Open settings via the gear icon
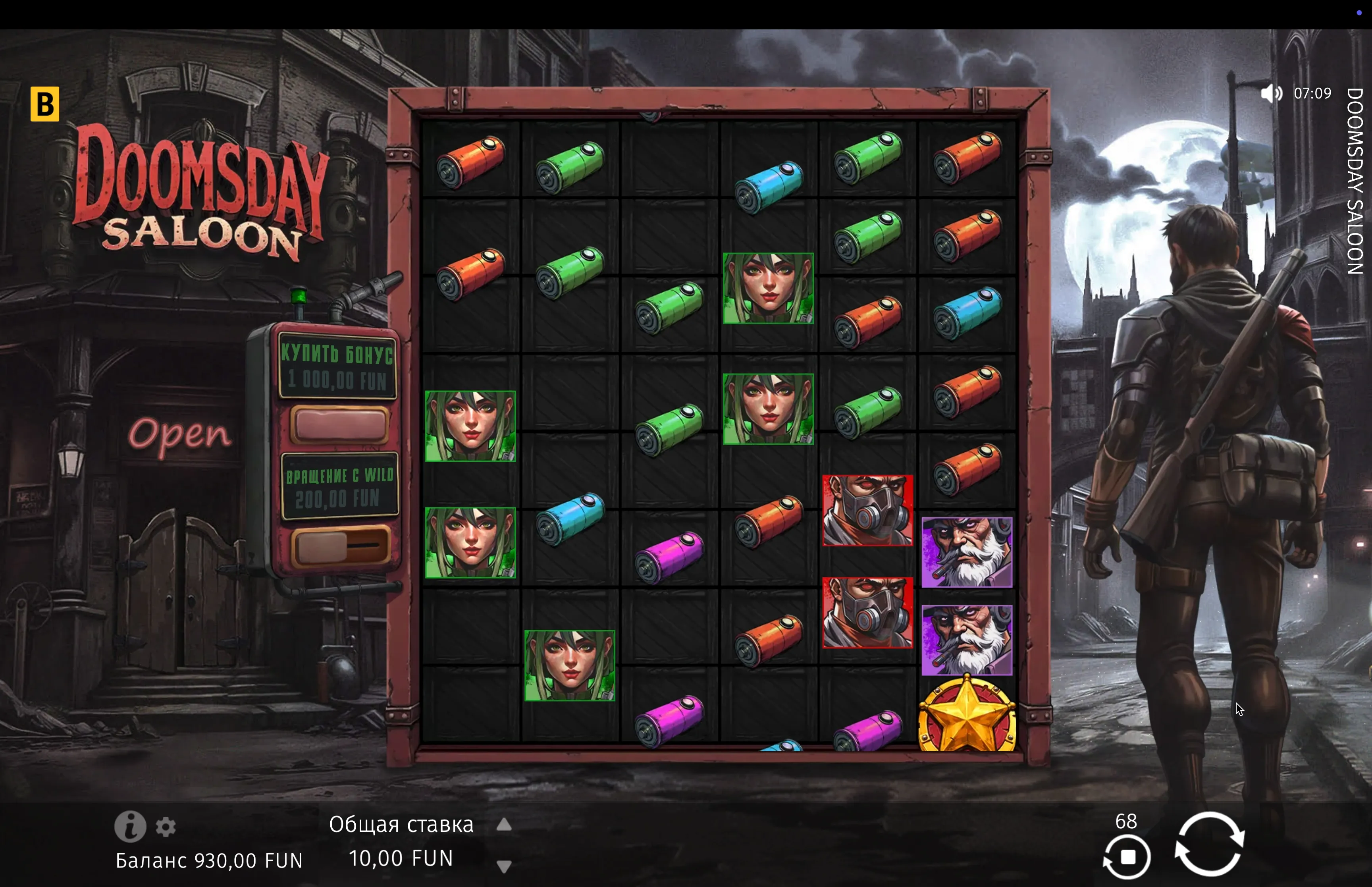The image size is (1372, 887). point(166,827)
